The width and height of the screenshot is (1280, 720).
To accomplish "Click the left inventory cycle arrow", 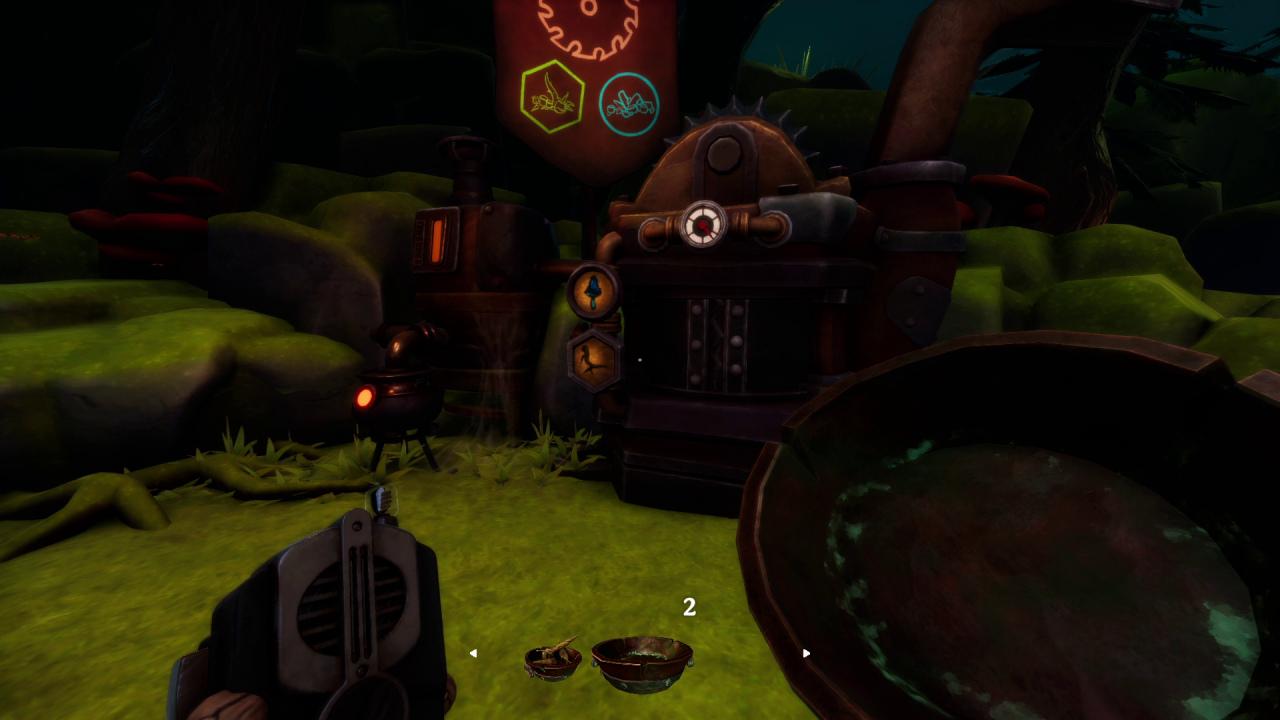I will pos(473,653).
